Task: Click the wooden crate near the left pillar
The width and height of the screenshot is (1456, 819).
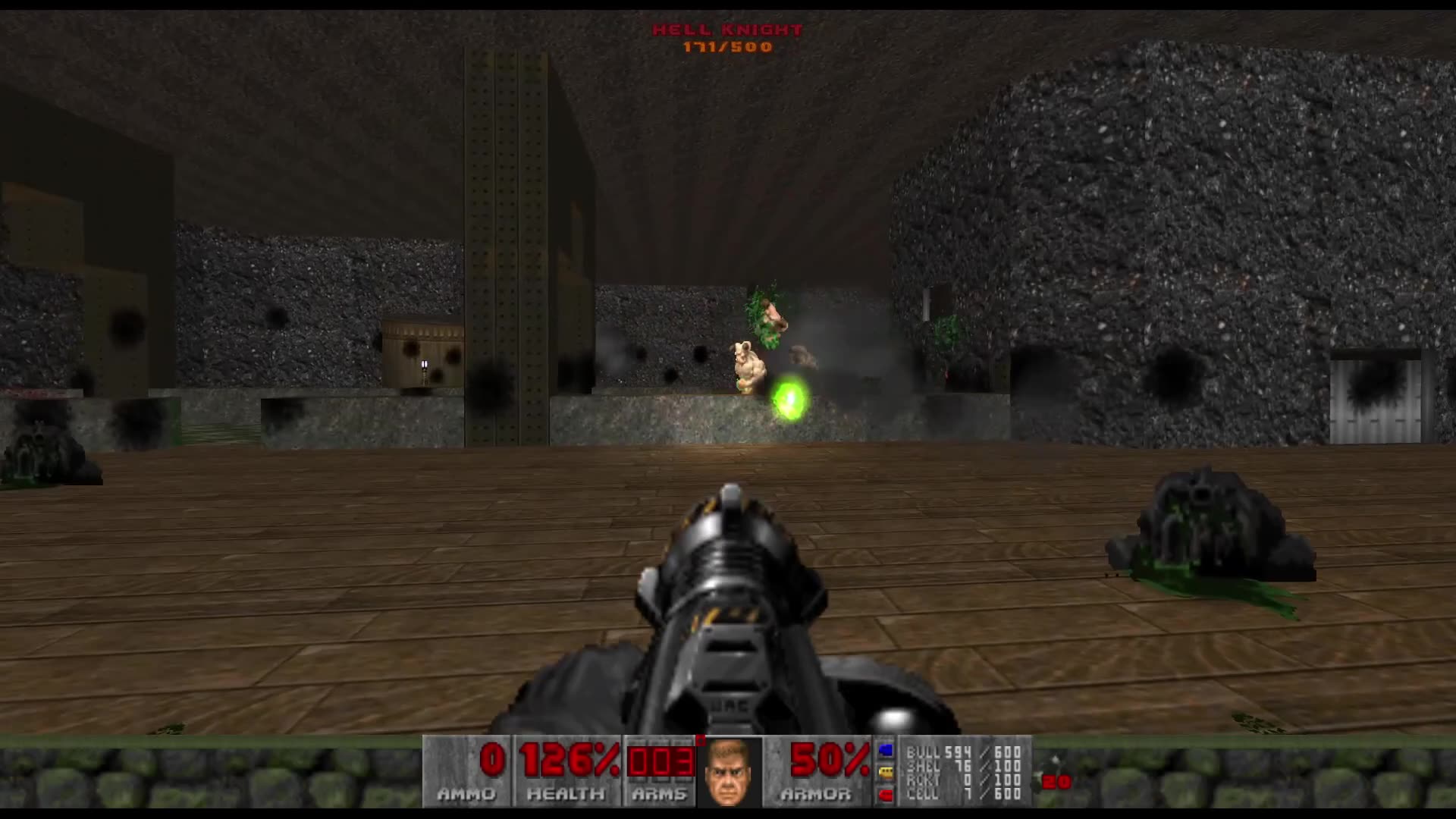Action: click(x=422, y=353)
